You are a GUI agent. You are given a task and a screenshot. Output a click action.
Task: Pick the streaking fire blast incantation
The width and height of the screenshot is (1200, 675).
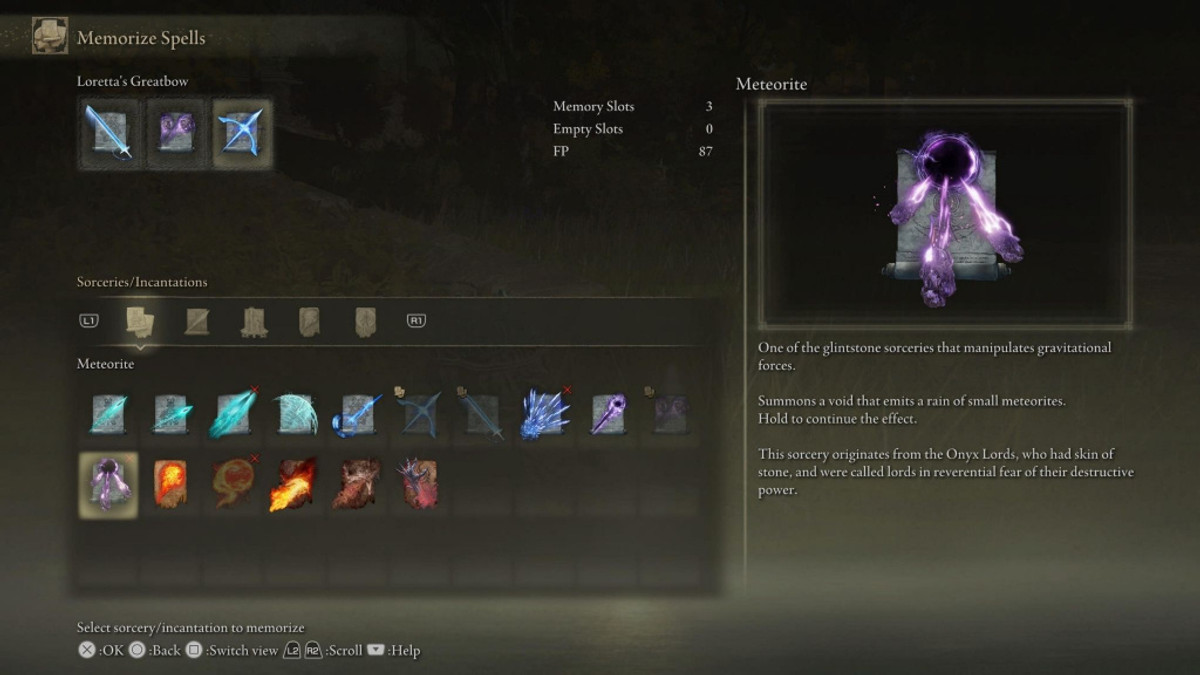294,484
